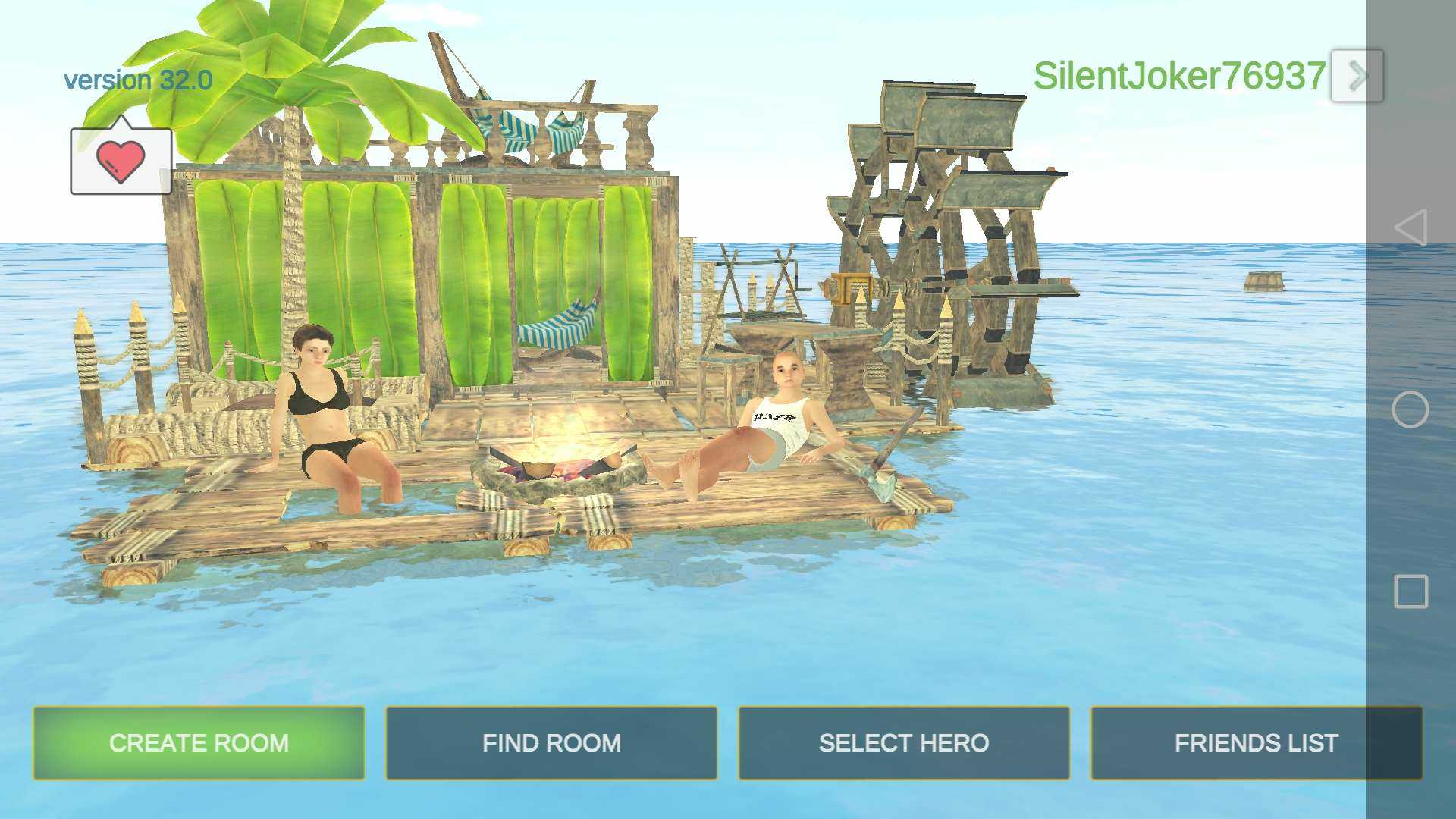Click the CREATE ROOM button
The width and height of the screenshot is (1456, 819).
point(199,742)
